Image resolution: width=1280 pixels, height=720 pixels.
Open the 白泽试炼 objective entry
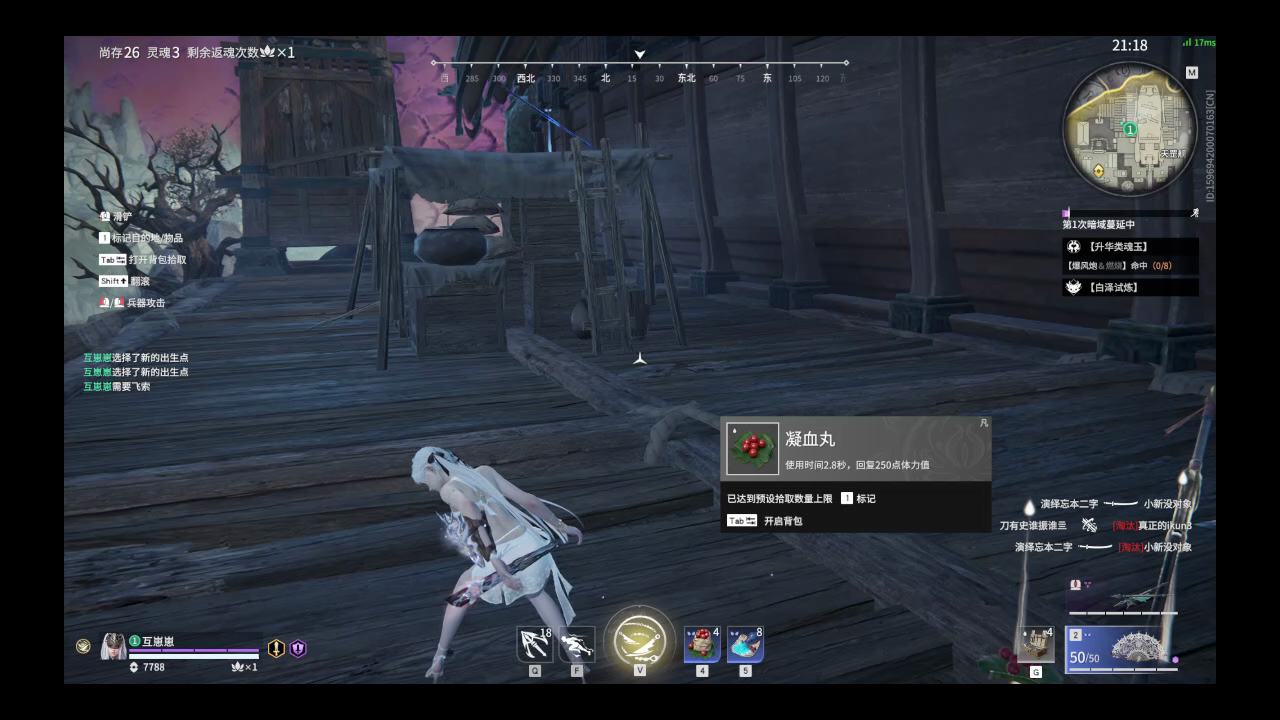coord(1130,287)
